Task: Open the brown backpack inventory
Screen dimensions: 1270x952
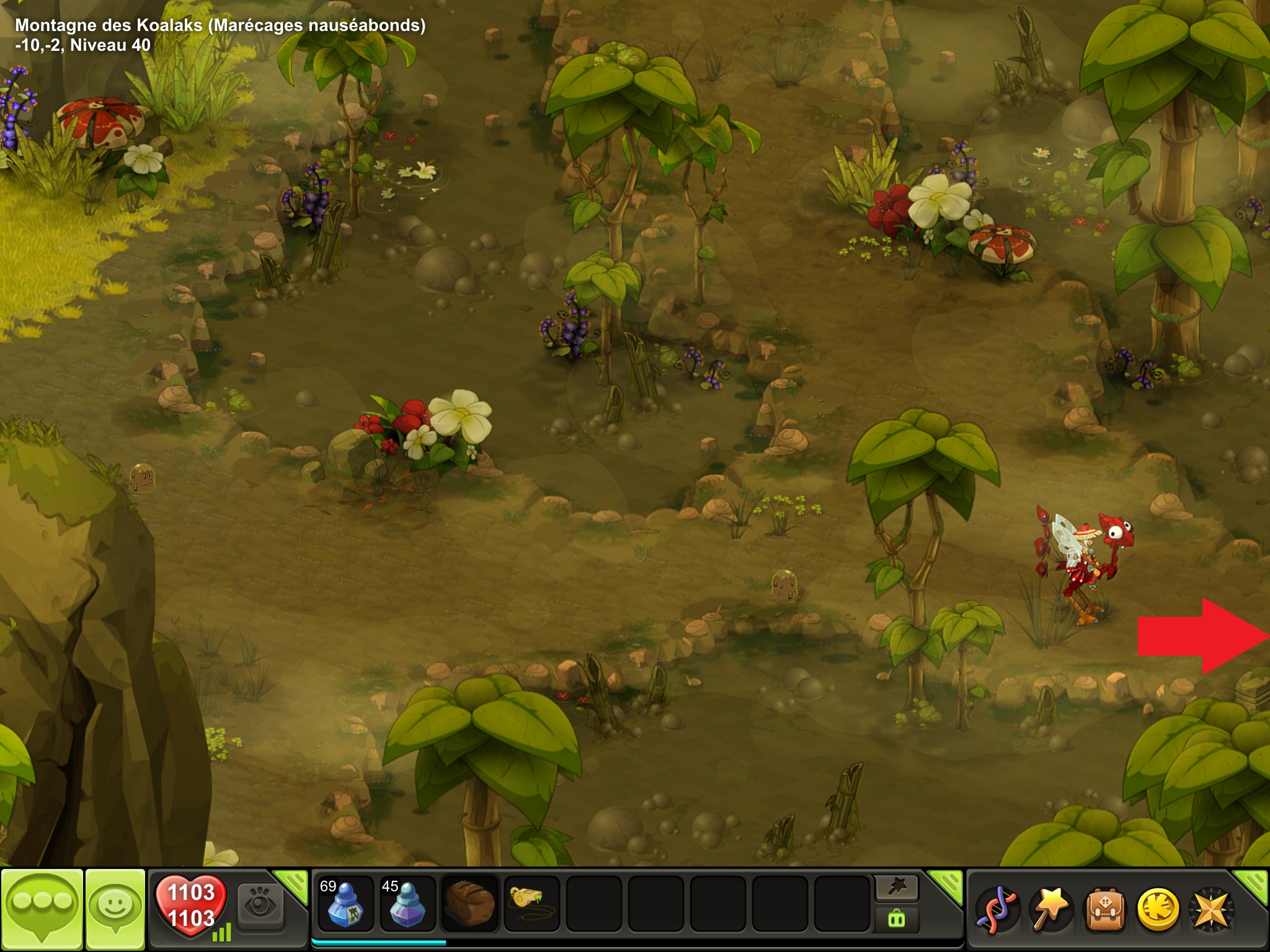Action: click(x=1104, y=909)
